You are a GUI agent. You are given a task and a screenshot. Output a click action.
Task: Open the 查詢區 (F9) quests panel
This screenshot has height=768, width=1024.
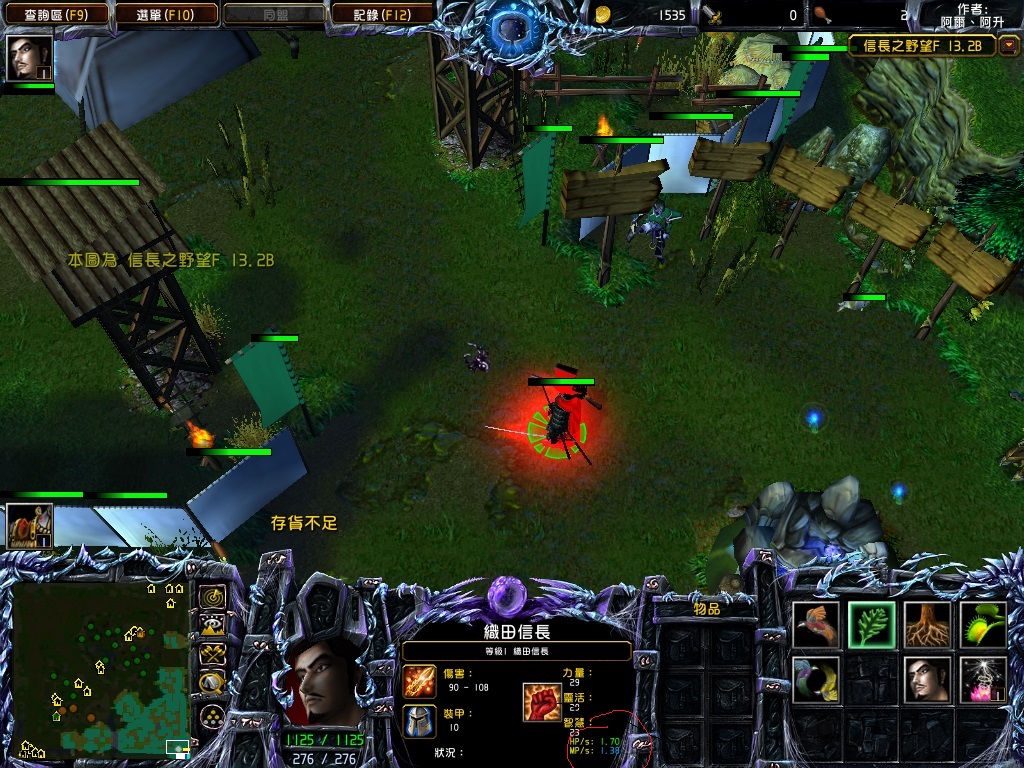tap(56, 14)
